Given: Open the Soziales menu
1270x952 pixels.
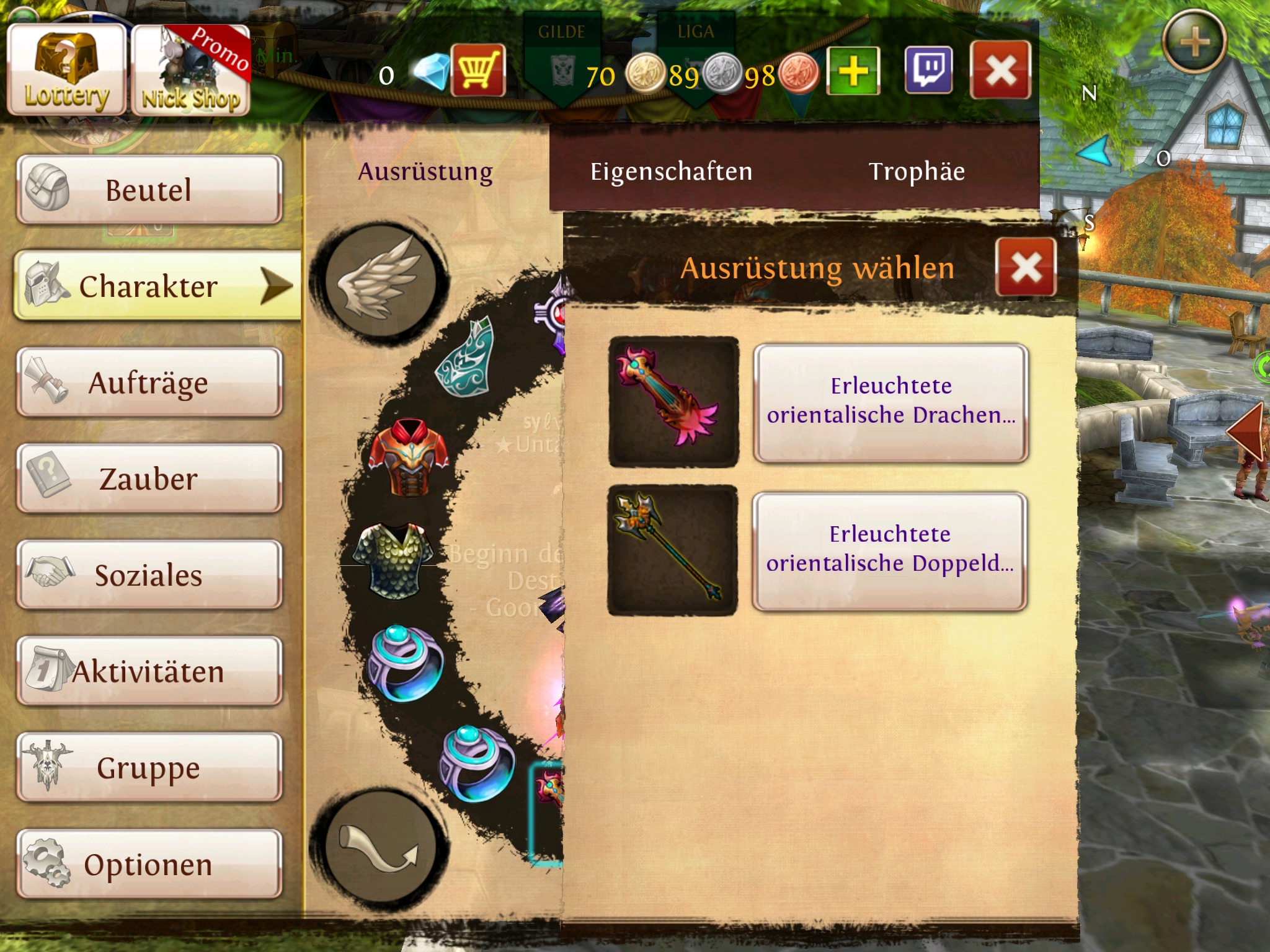Looking at the screenshot, I should [x=149, y=575].
